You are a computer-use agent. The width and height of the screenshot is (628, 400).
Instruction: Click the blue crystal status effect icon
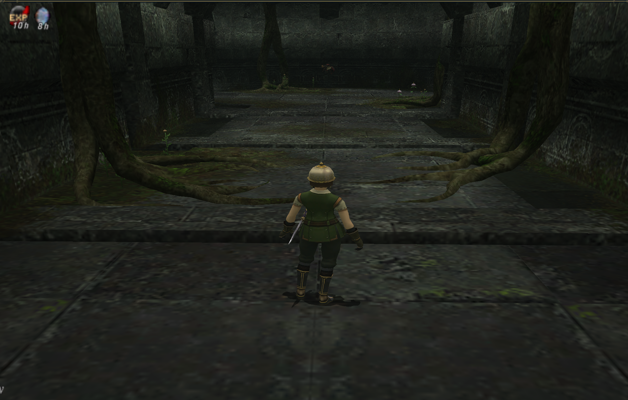[43, 15]
